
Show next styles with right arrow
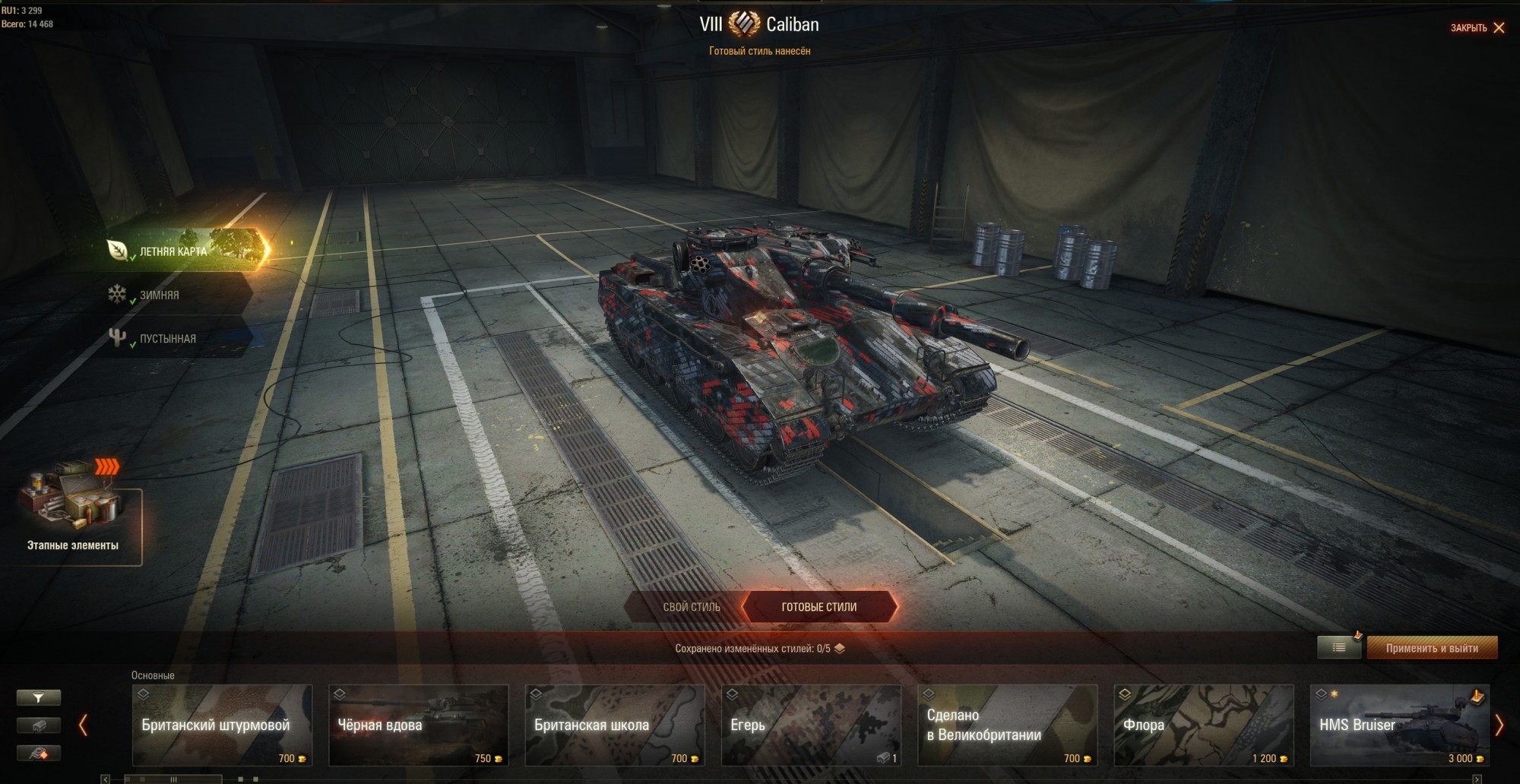click(1499, 726)
